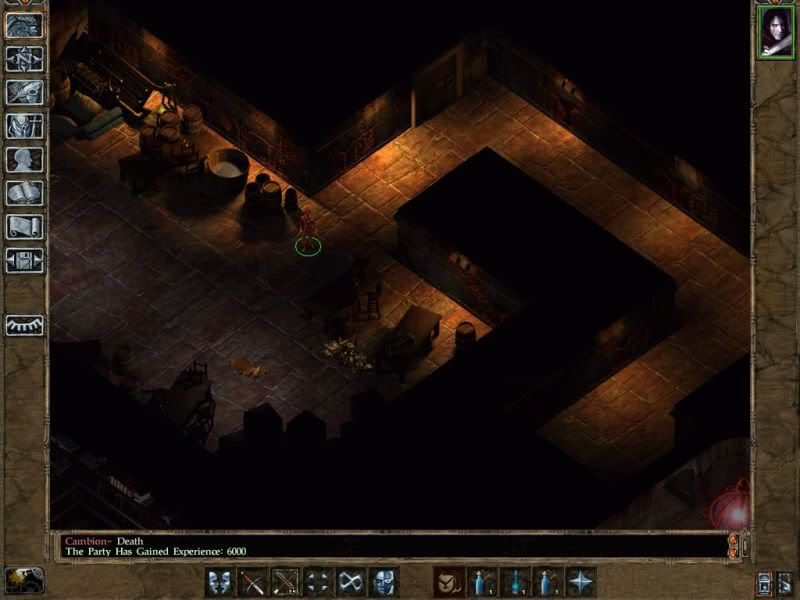The width and height of the screenshot is (800, 600).
Task: Equip the bow weapon slot
Action: click(285, 581)
